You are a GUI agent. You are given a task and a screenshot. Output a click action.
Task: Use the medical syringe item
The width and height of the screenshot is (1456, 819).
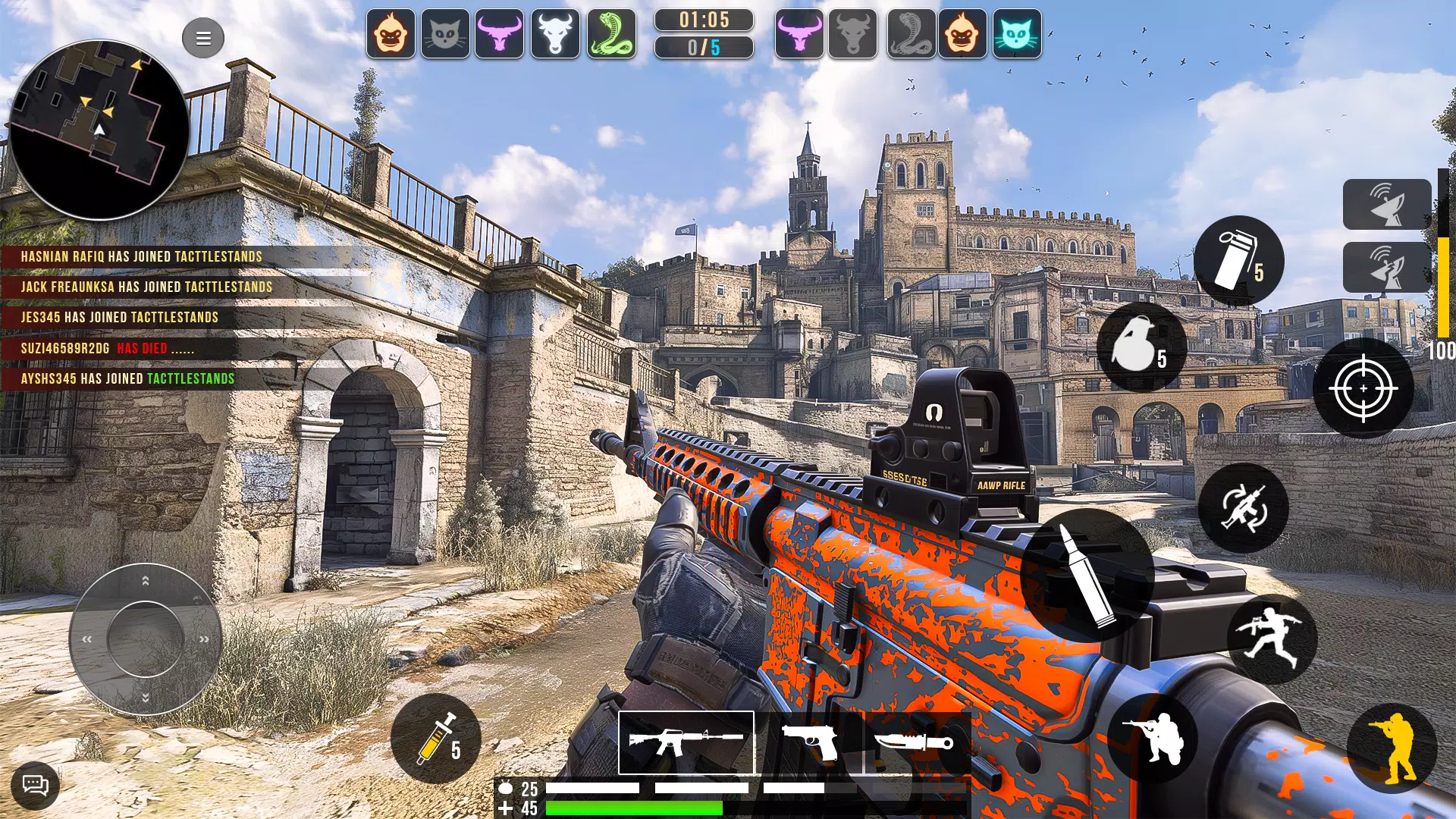(x=436, y=739)
